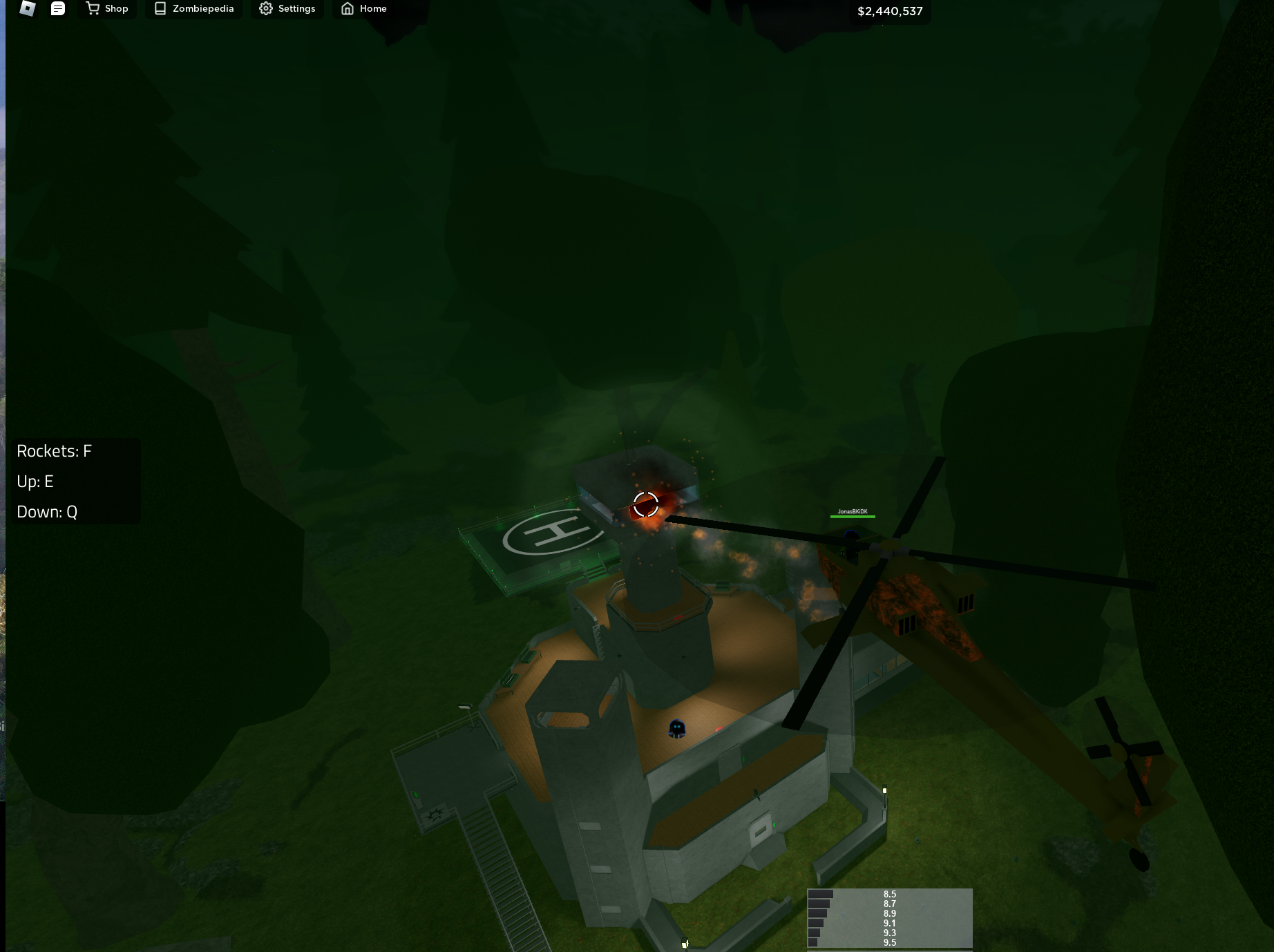Click the money counter showing $2,440,537
Viewport: 1274px width, 952px height.
click(890, 10)
